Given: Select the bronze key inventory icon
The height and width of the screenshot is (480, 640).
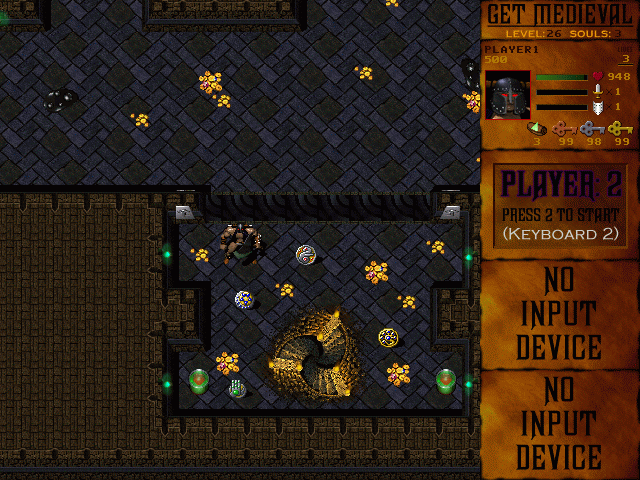Looking at the screenshot, I should tap(565, 128).
